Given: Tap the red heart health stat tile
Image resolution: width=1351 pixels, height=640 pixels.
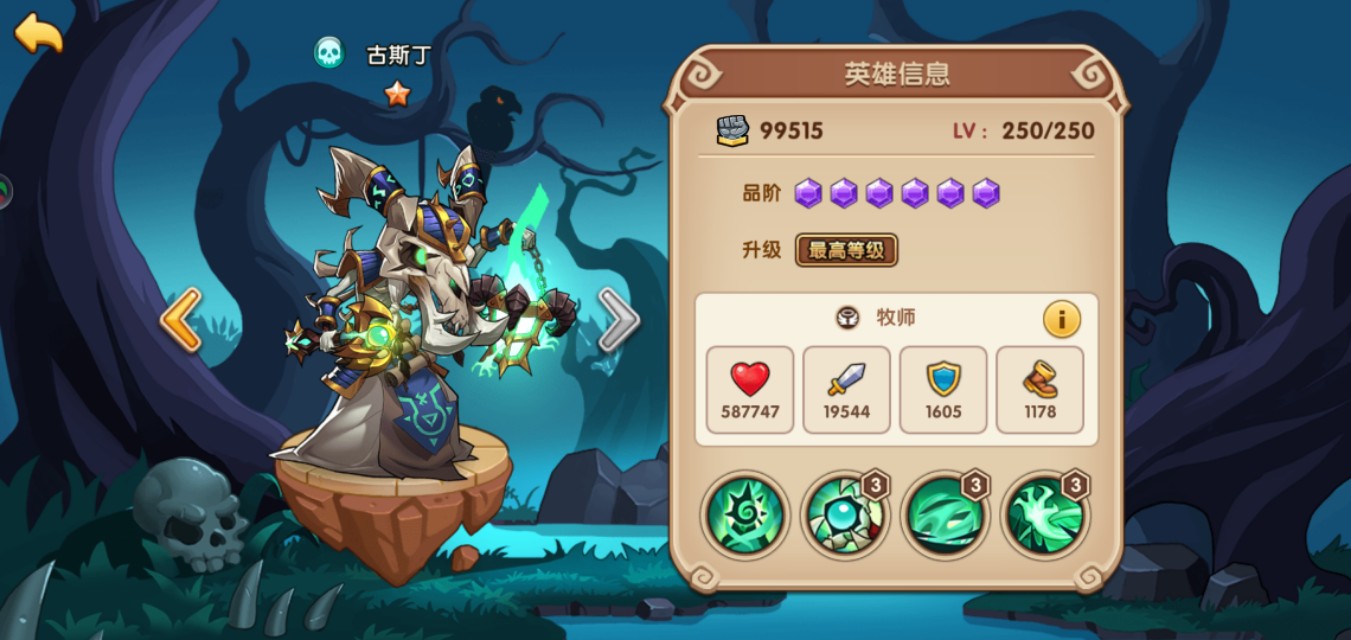Looking at the screenshot, I should 750,390.
